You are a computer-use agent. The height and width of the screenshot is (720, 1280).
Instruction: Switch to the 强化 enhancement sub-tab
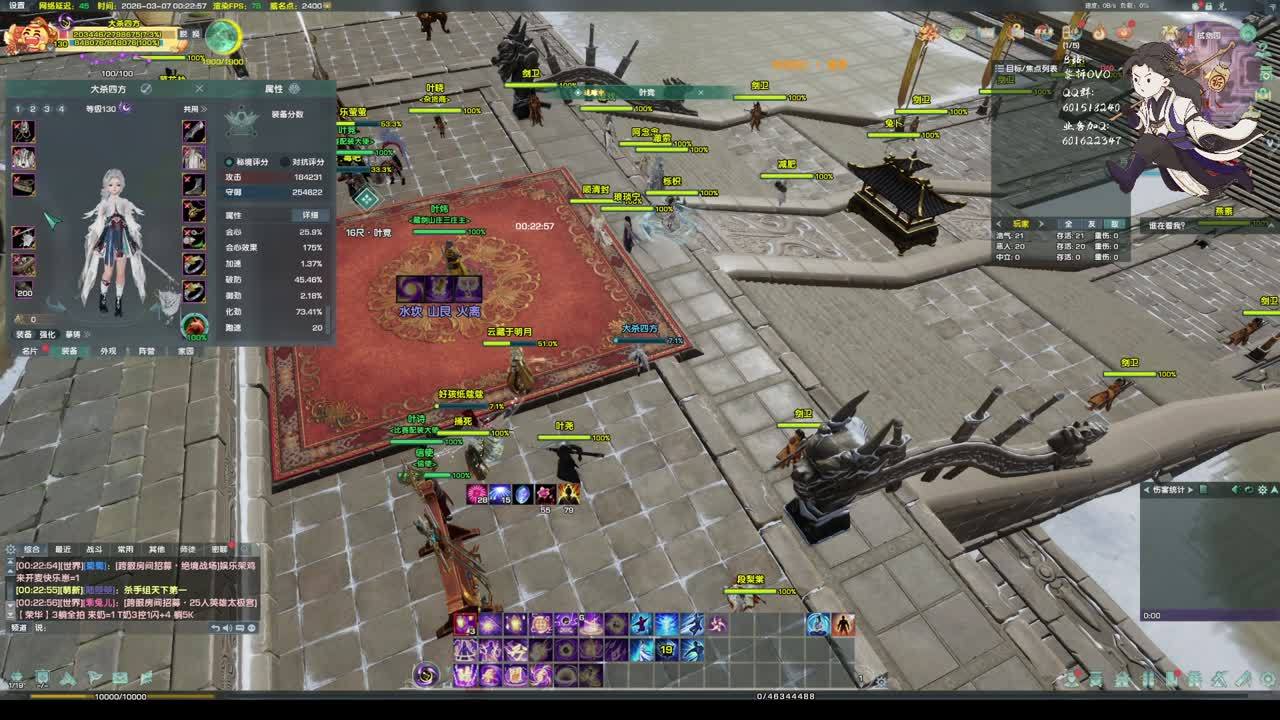[x=48, y=334]
